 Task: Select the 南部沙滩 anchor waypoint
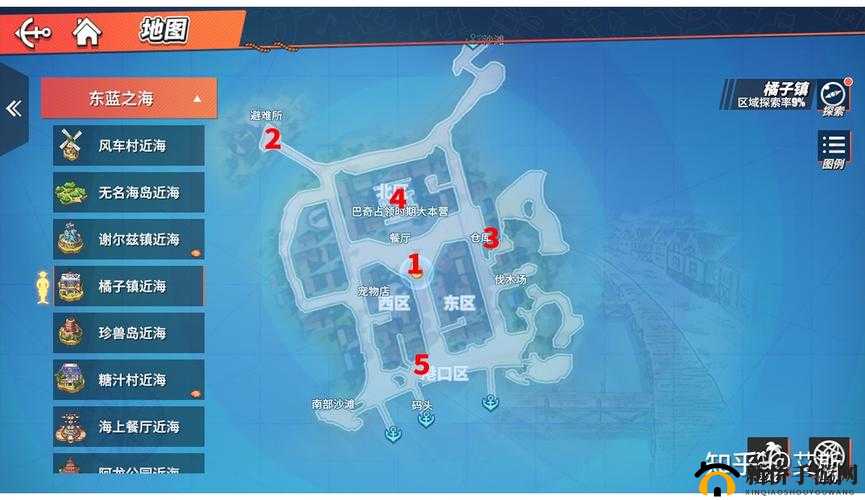coord(392,432)
